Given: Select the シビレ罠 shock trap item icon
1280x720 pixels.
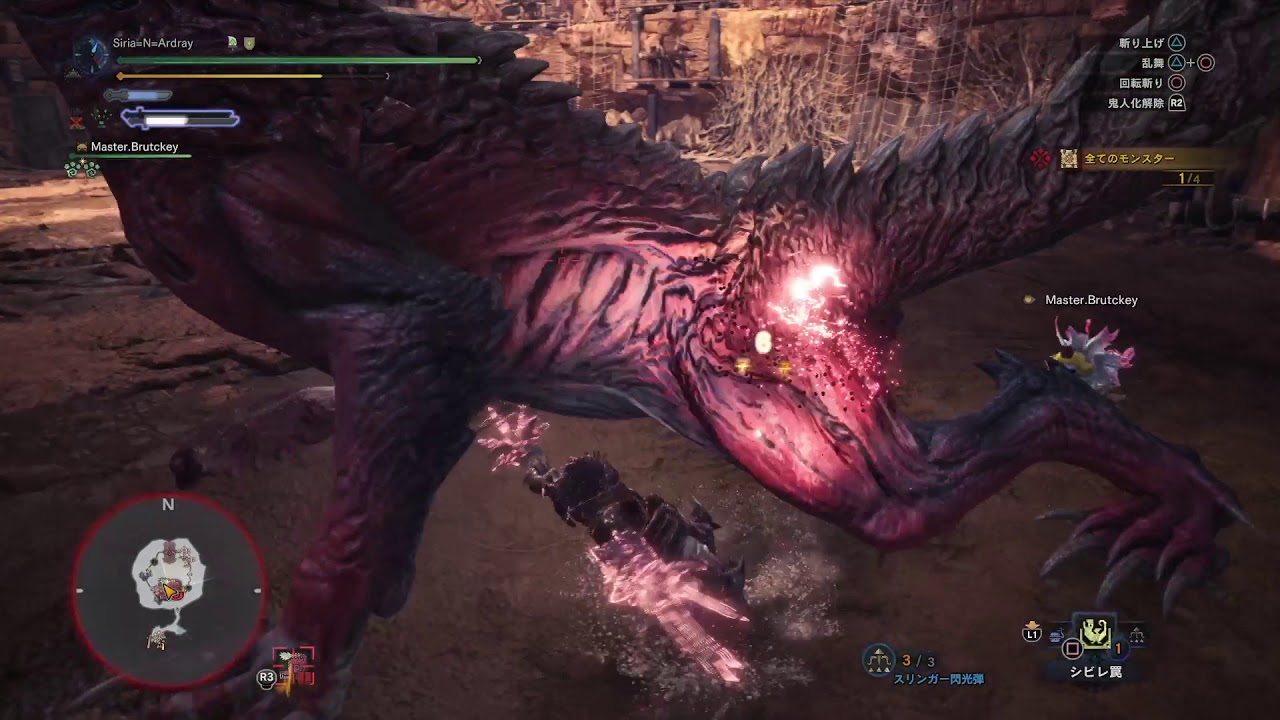Looking at the screenshot, I should click(x=1095, y=634).
